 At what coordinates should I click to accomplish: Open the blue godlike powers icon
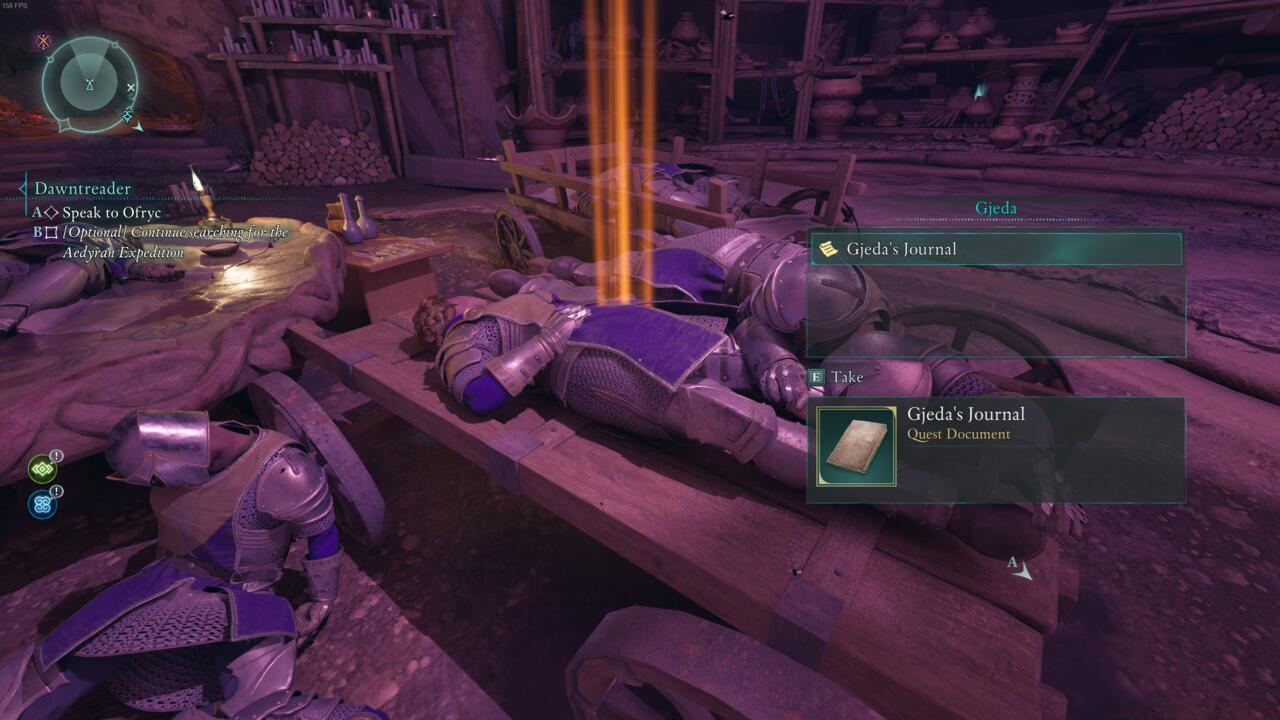43,503
